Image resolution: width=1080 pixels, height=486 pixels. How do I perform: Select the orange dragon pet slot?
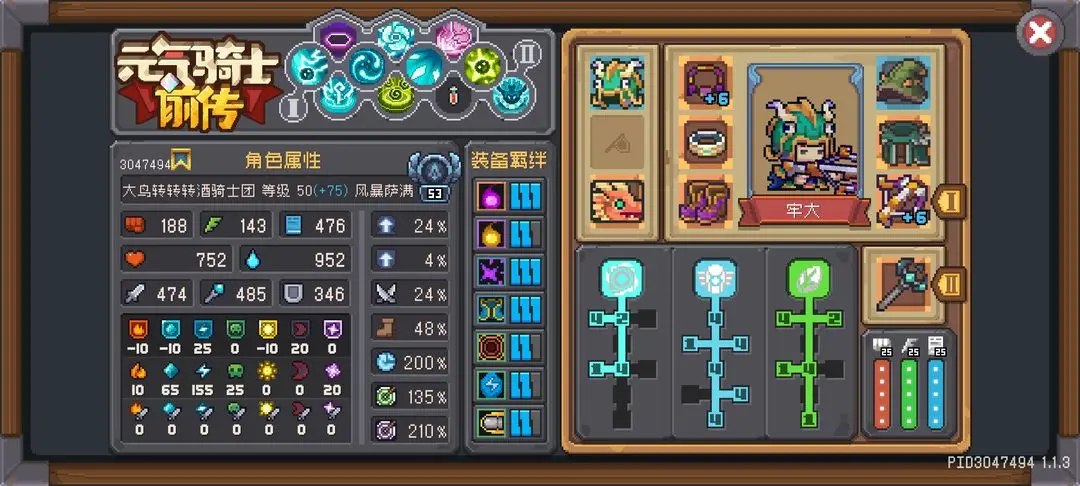click(x=616, y=200)
